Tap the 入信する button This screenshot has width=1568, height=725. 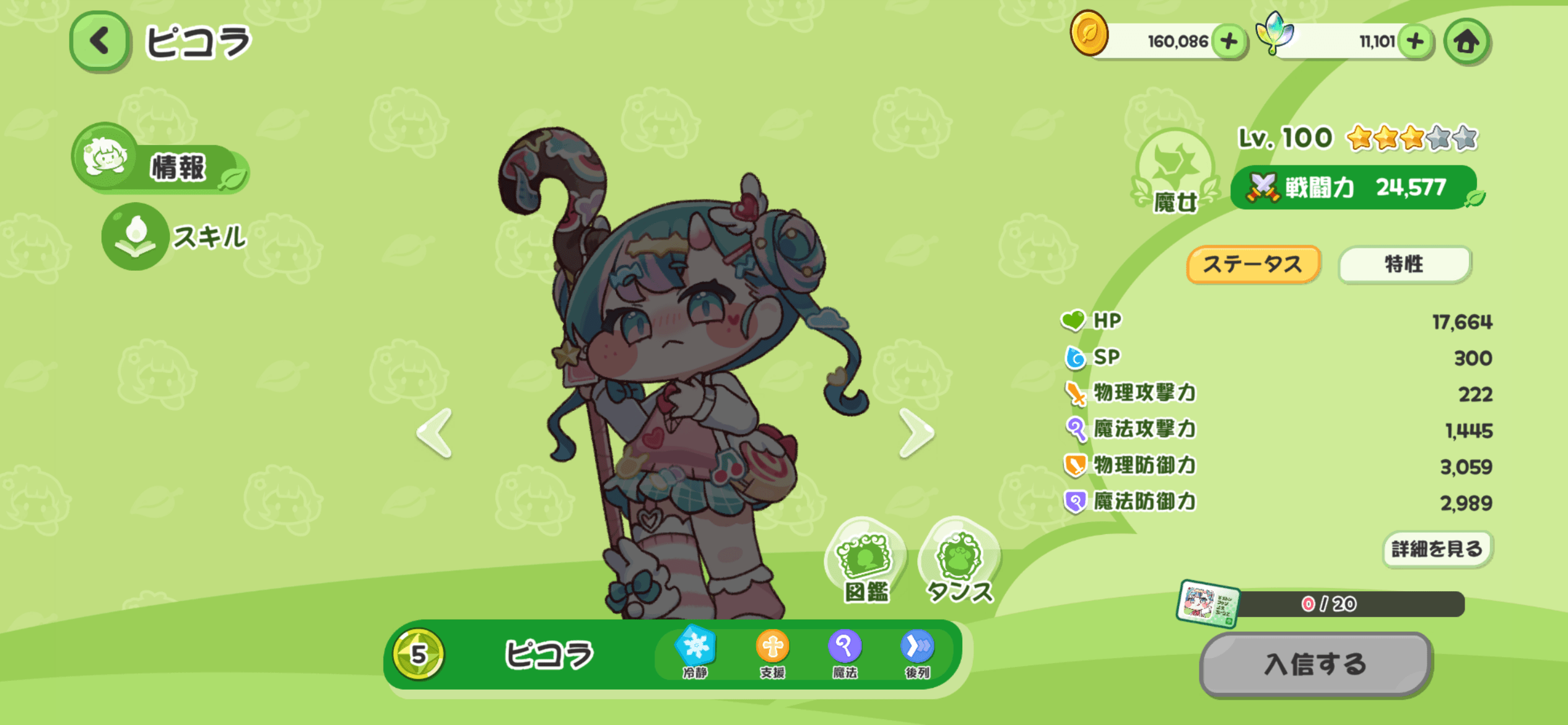coord(1315,664)
